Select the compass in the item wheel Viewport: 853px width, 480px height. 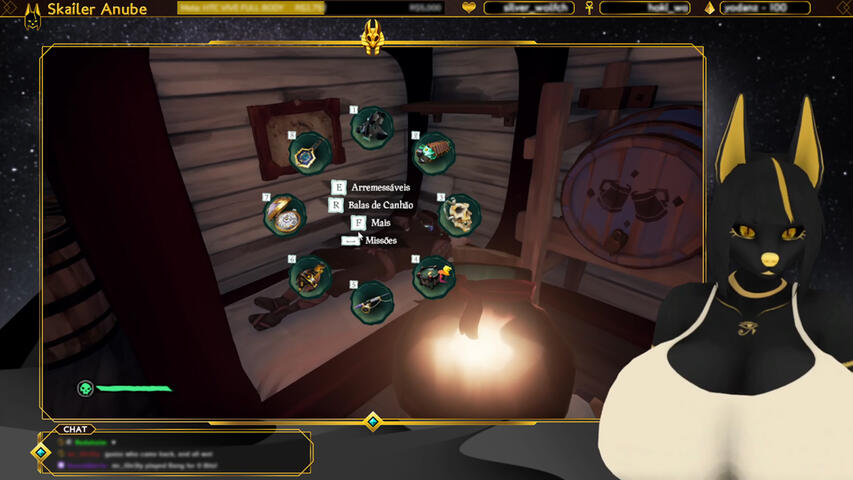309,154
